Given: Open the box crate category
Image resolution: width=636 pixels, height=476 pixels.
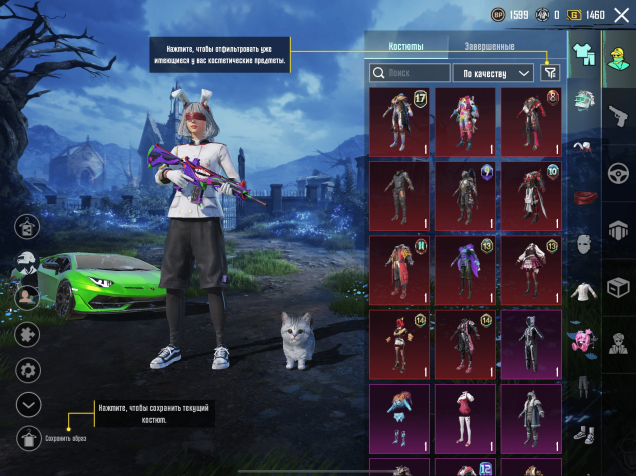Looking at the screenshot, I should [x=618, y=286].
